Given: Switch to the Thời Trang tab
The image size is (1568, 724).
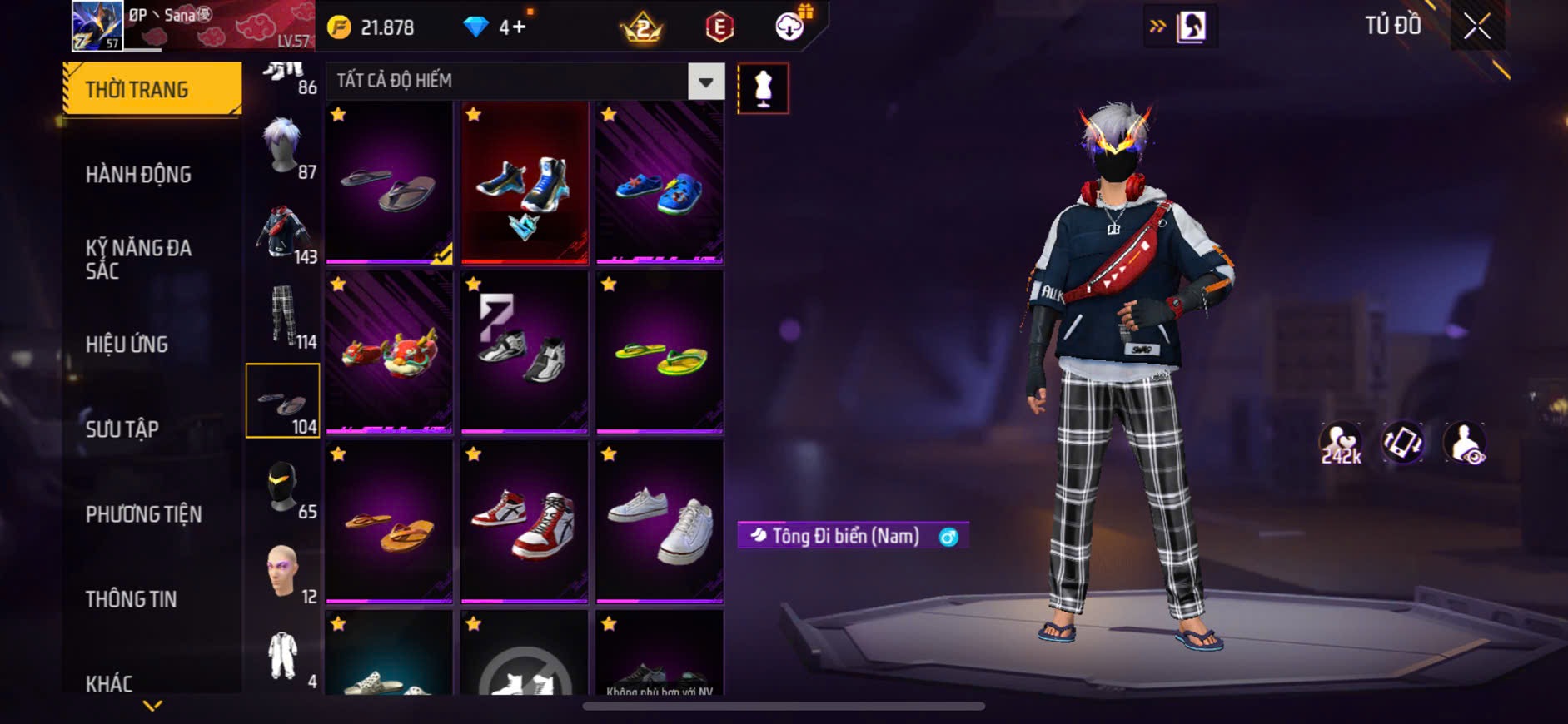Looking at the screenshot, I should click(x=152, y=88).
